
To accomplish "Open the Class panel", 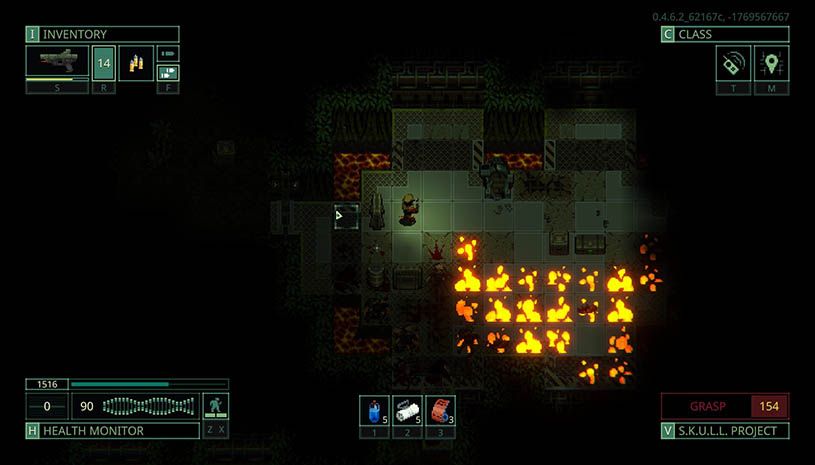I will pos(725,34).
